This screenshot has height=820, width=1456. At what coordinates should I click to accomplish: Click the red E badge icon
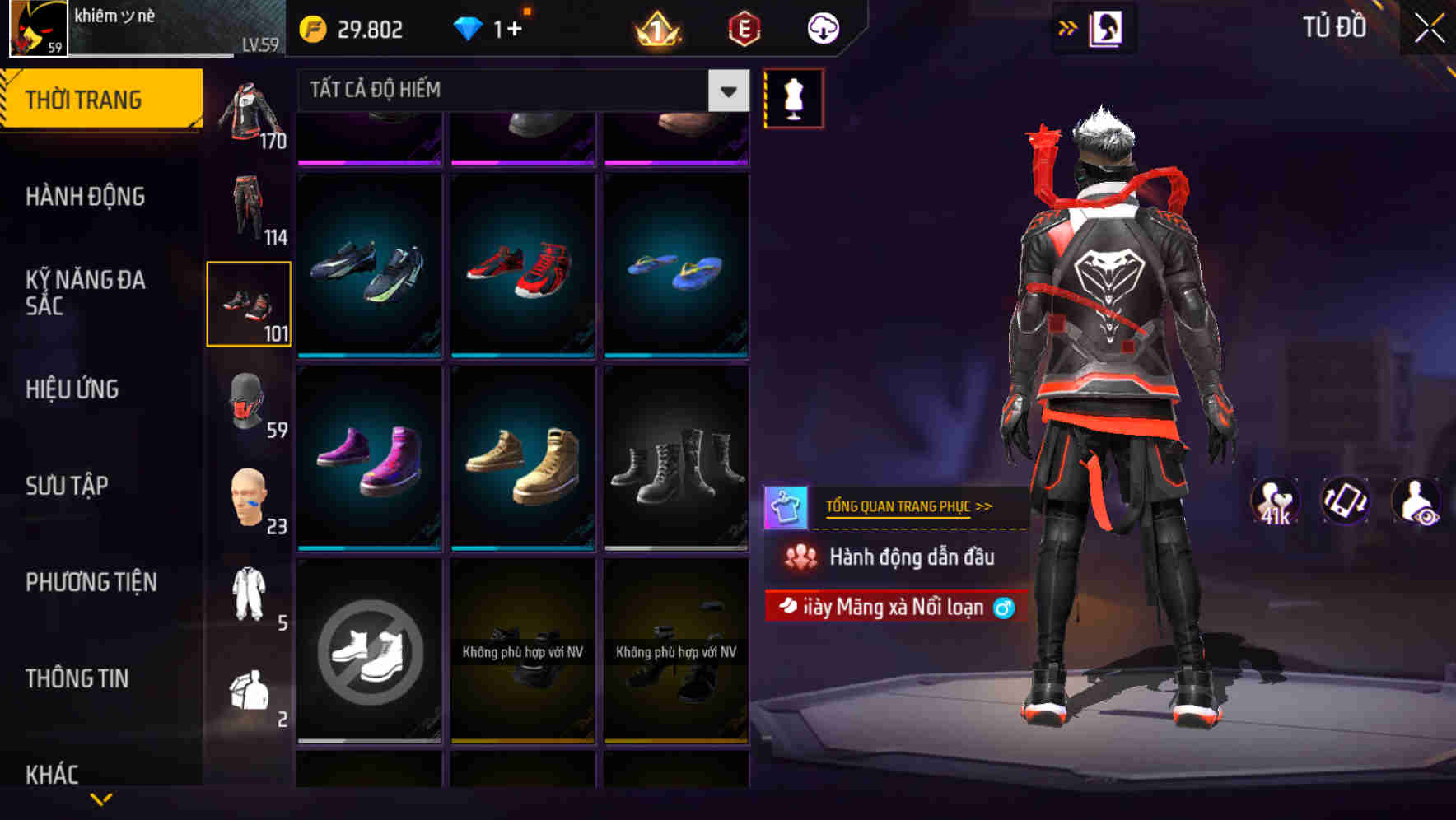pyautogui.click(x=744, y=27)
